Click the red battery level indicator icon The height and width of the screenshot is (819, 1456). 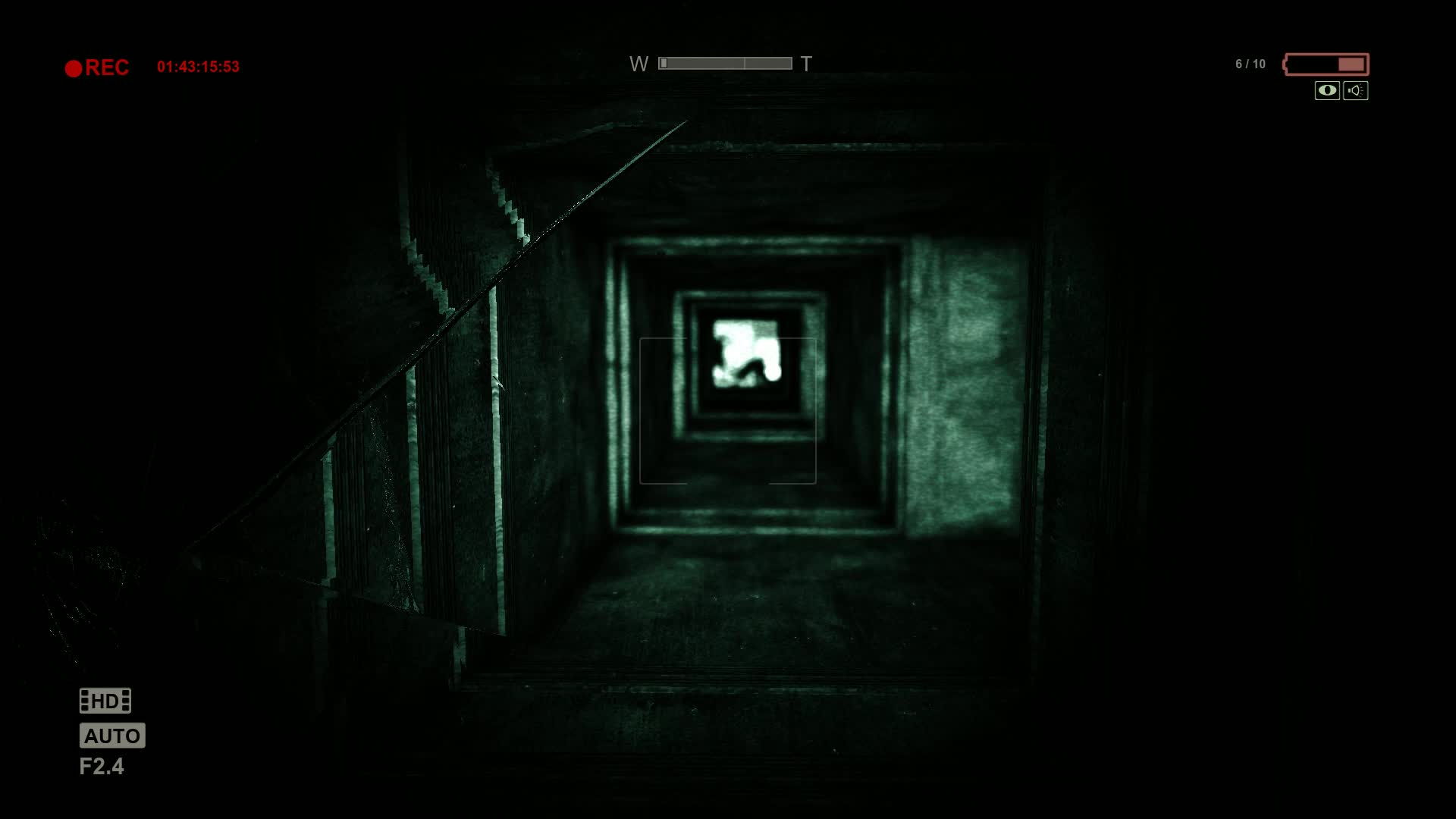coord(1326,64)
